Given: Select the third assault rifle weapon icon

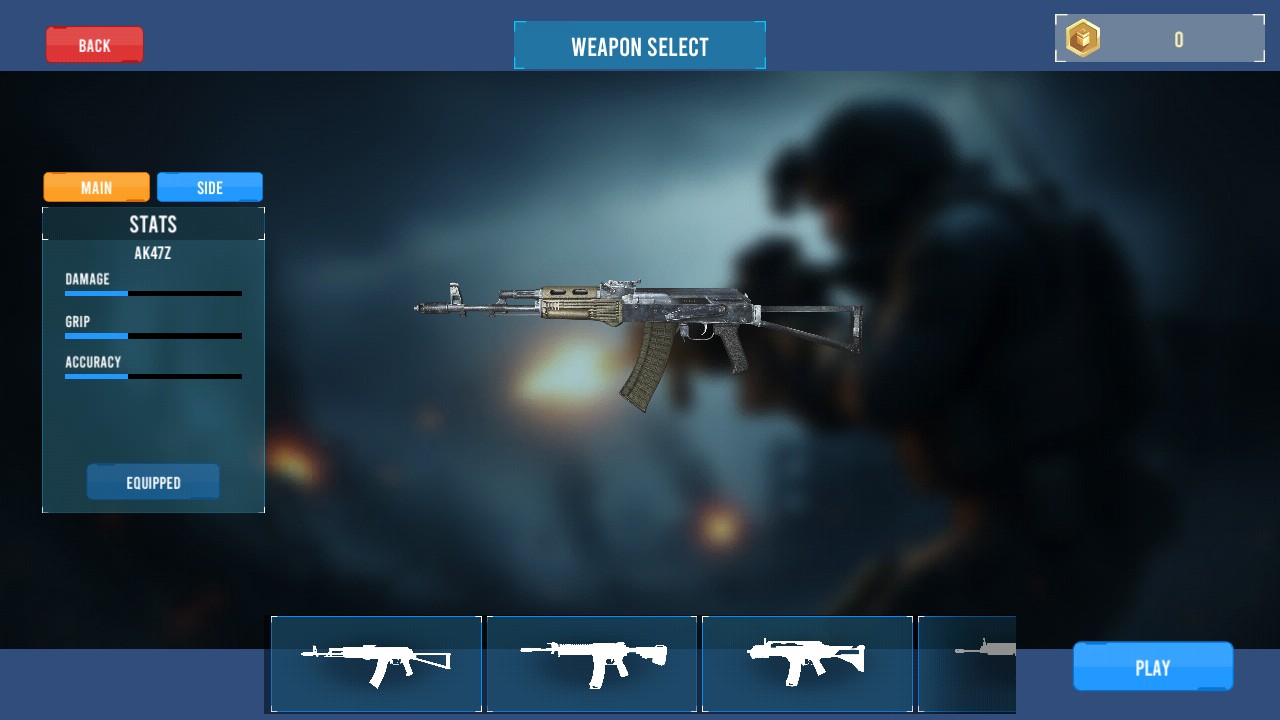Looking at the screenshot, I should click(807, 664).
